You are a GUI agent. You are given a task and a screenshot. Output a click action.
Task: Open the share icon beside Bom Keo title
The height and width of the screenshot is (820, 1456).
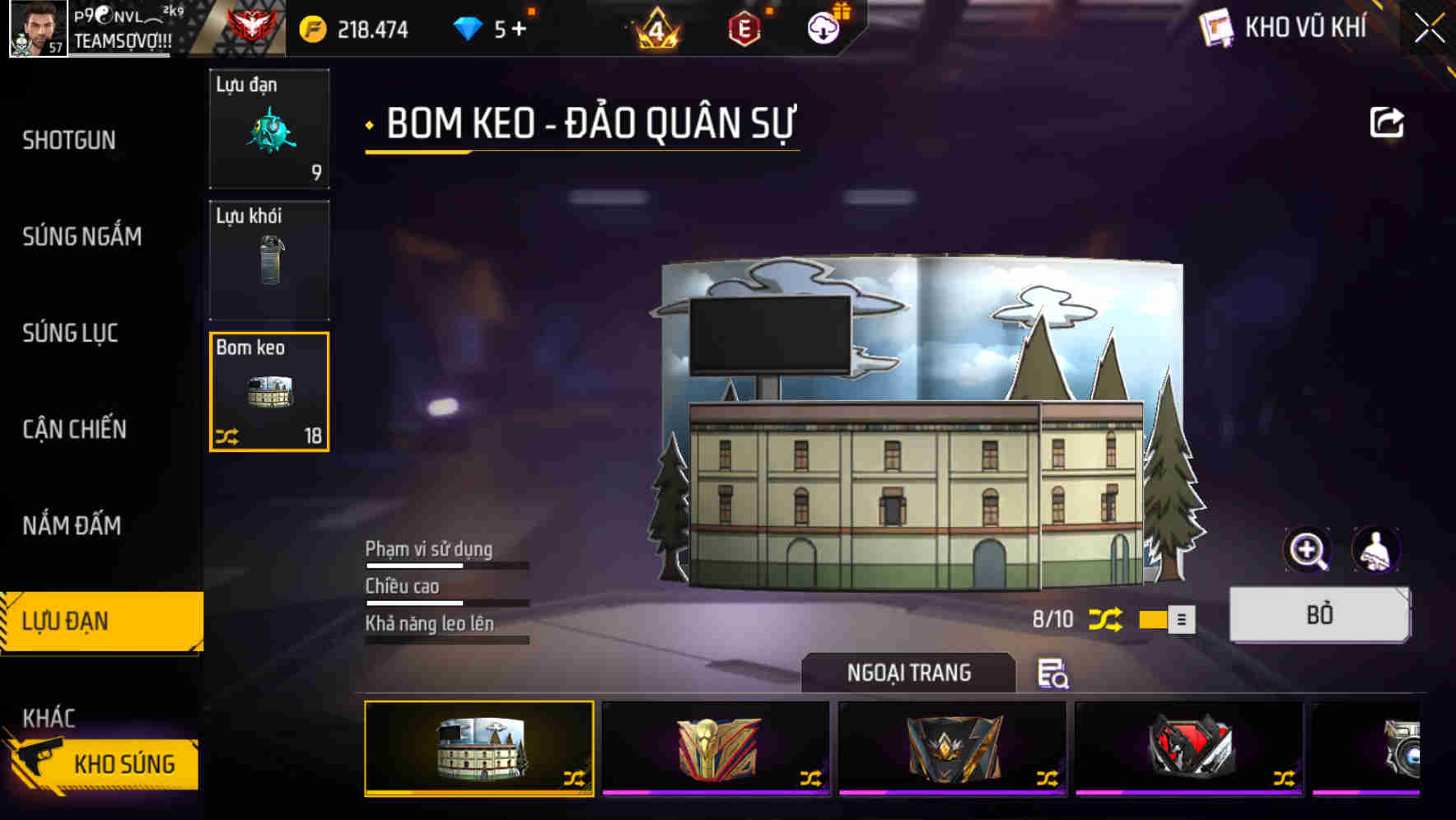pos(1388,122)
